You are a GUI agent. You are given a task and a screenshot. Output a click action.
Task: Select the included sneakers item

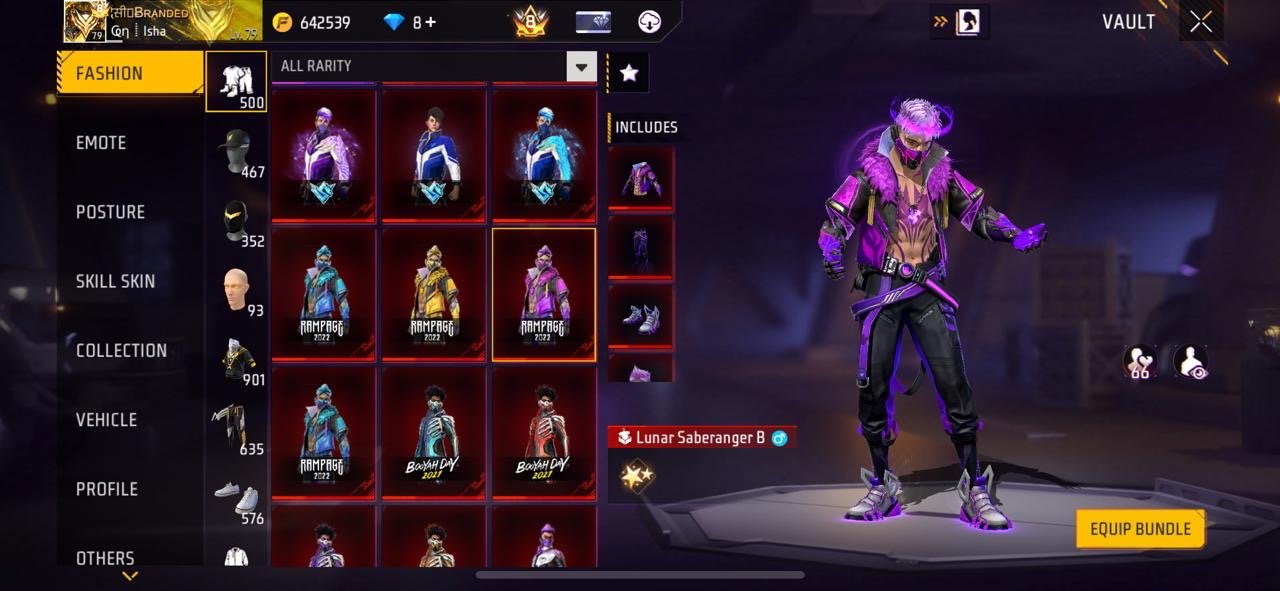641,316
